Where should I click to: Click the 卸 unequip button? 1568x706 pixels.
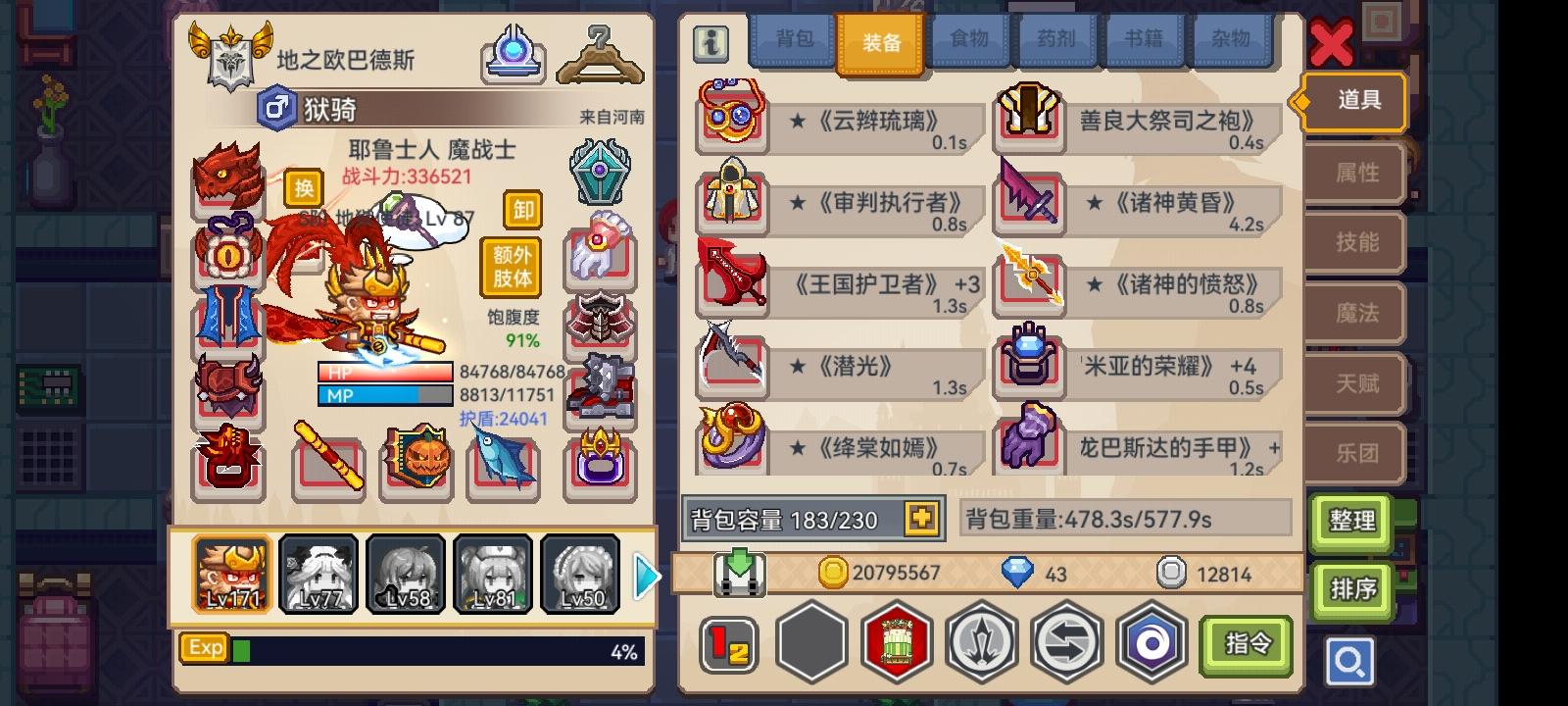pos(520,211)
